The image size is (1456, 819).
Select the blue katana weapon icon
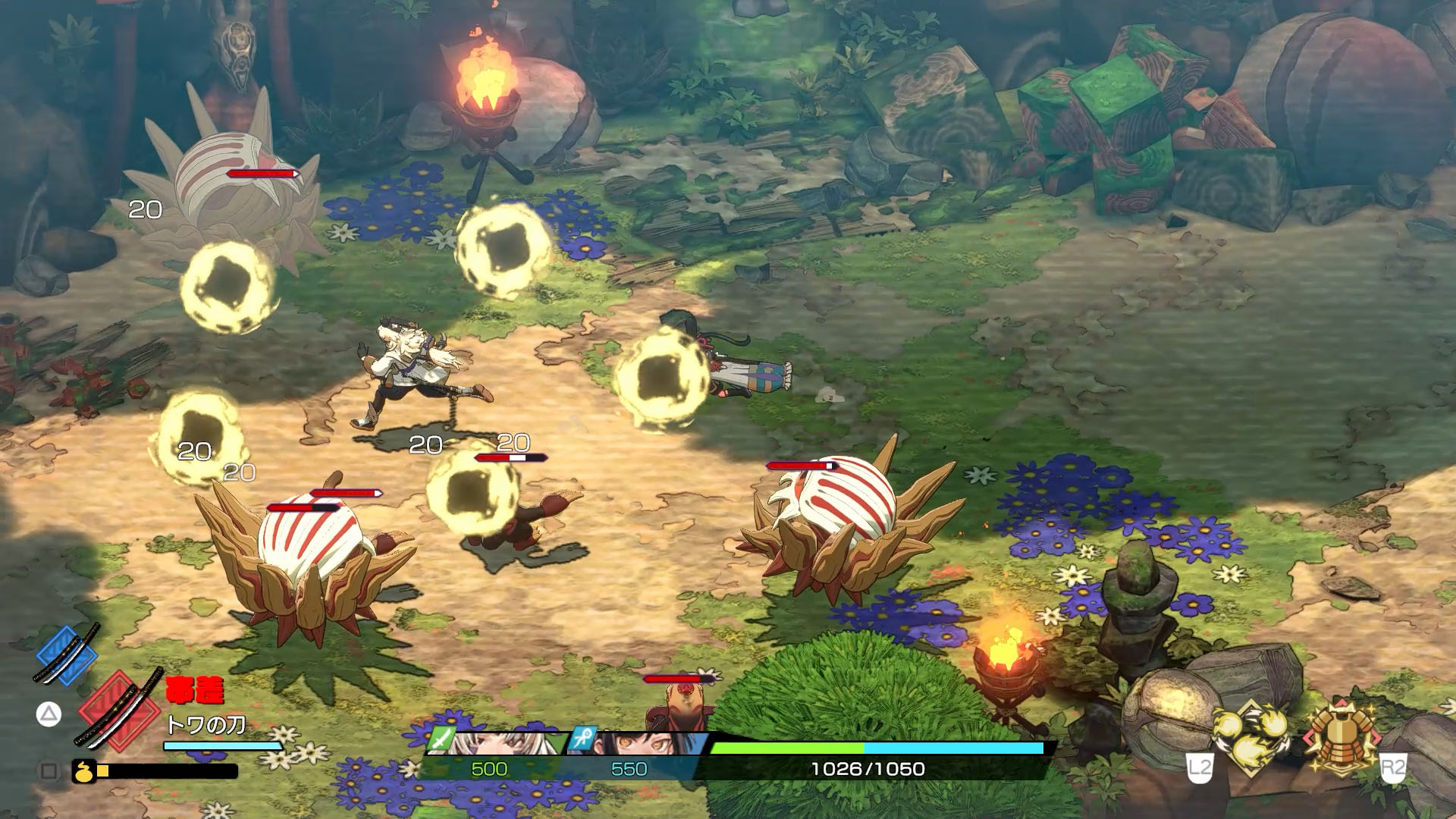(67, 653)
